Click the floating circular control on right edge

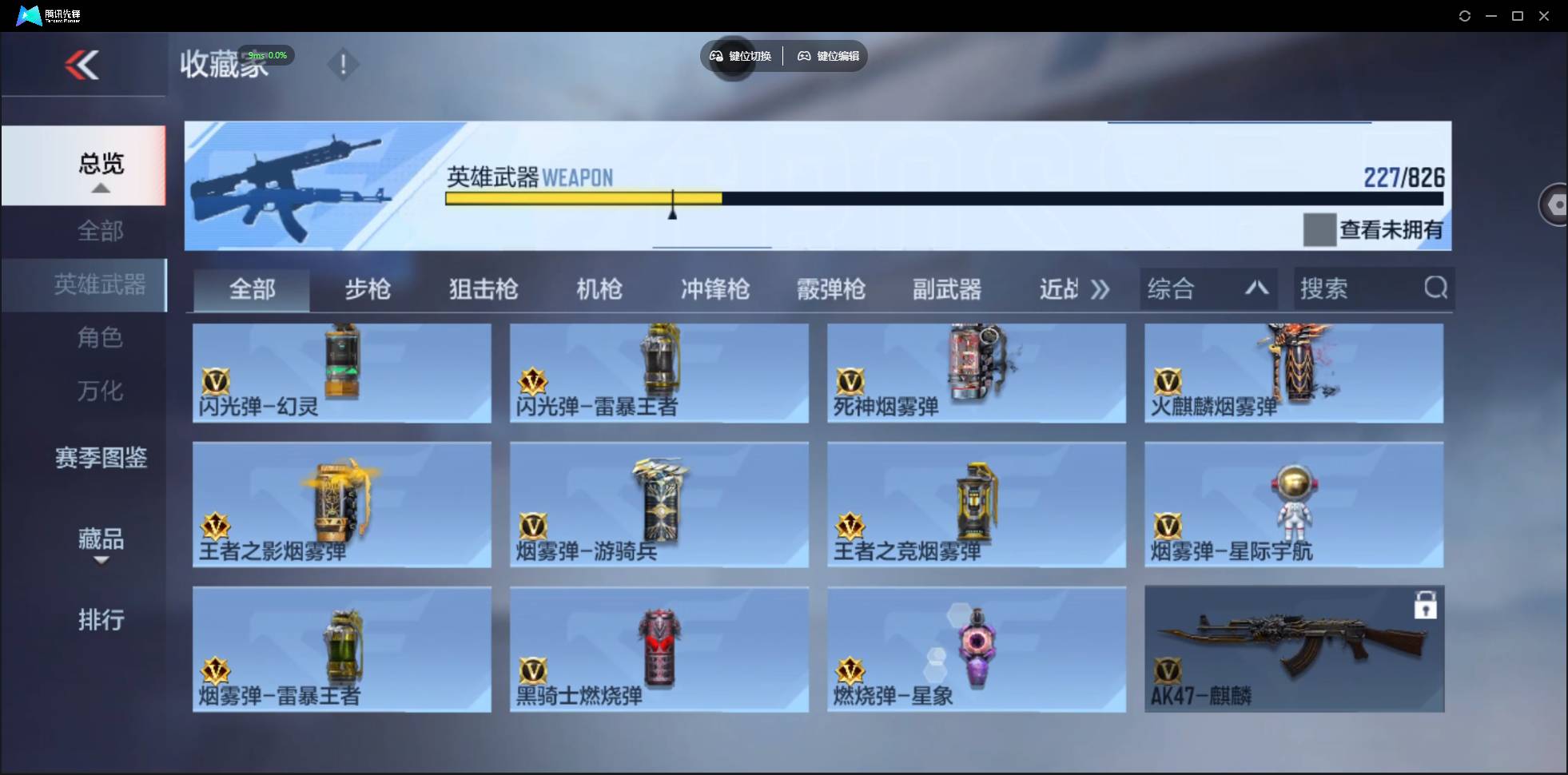click(1556, 204)
